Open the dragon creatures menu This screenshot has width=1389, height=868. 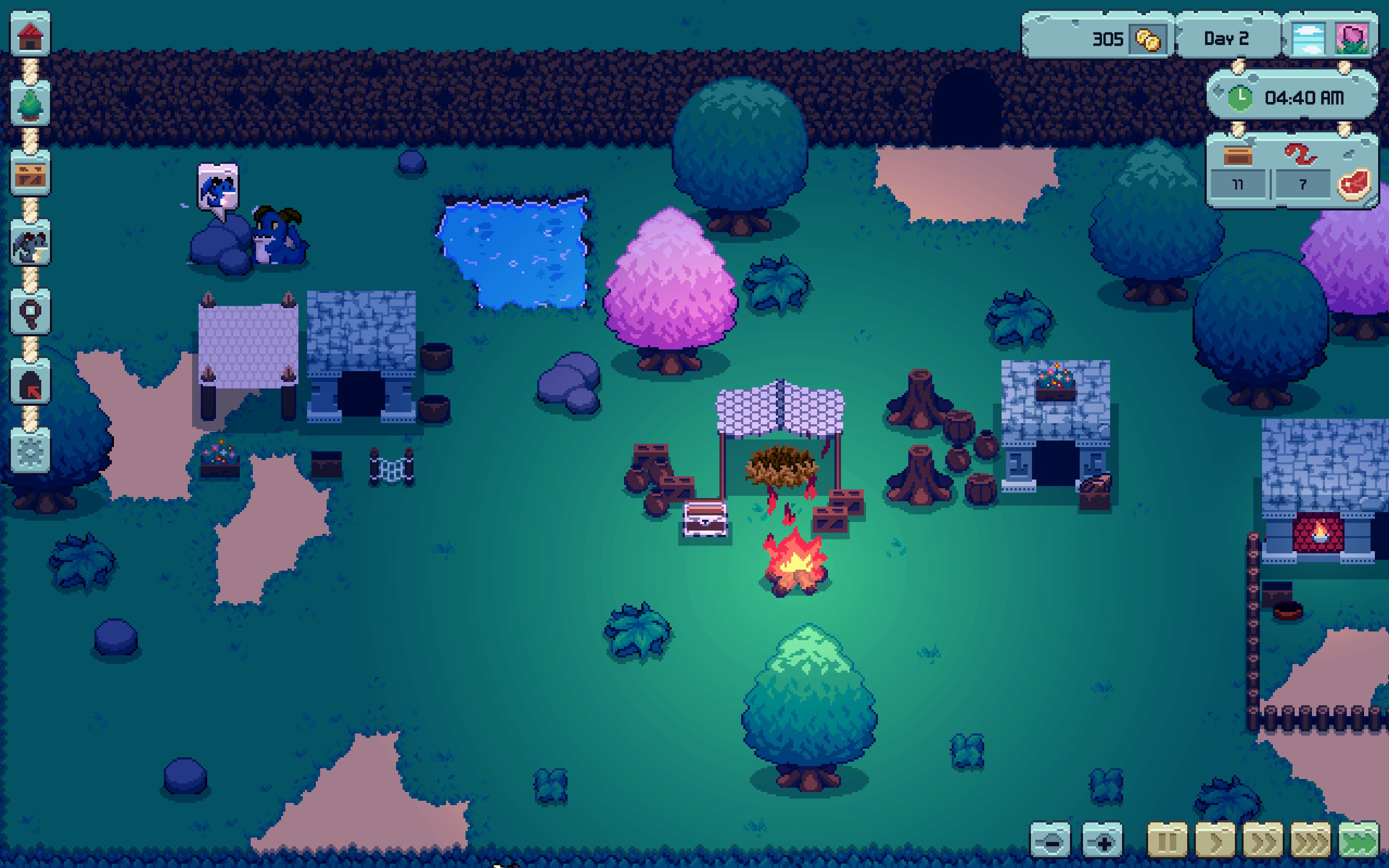pyautogui.click(x=30, y=245)
